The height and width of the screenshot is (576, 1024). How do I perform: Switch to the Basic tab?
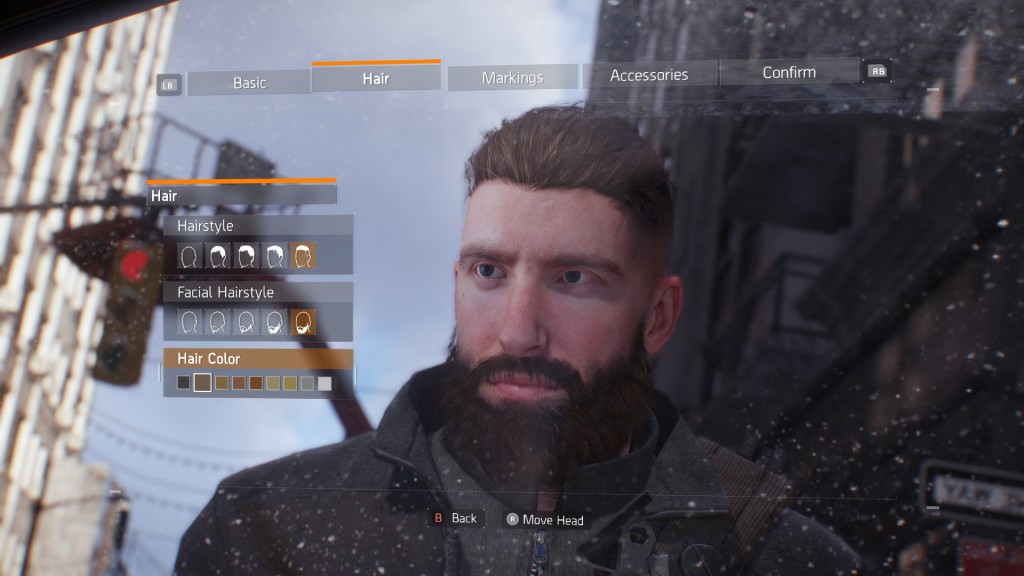click(249, 82)
